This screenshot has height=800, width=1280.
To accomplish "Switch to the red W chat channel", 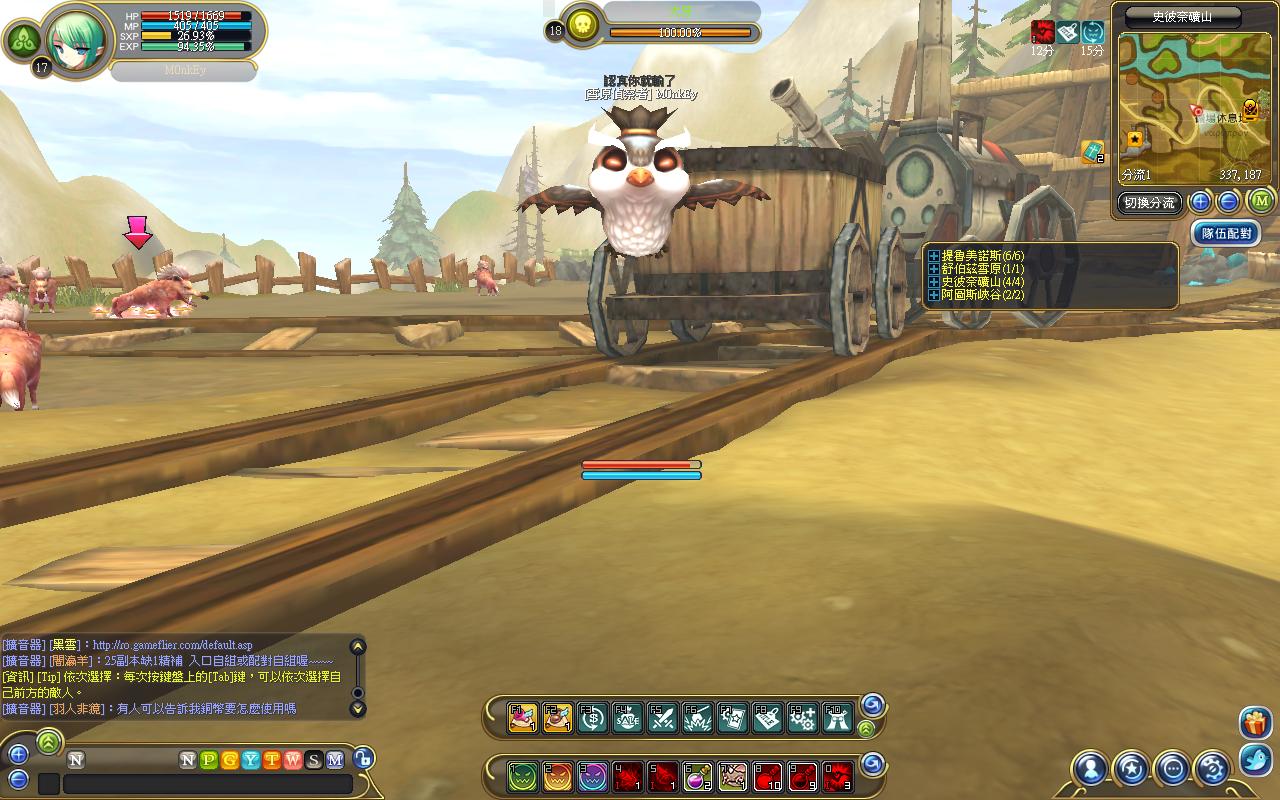I will click(x=292, y=760).
